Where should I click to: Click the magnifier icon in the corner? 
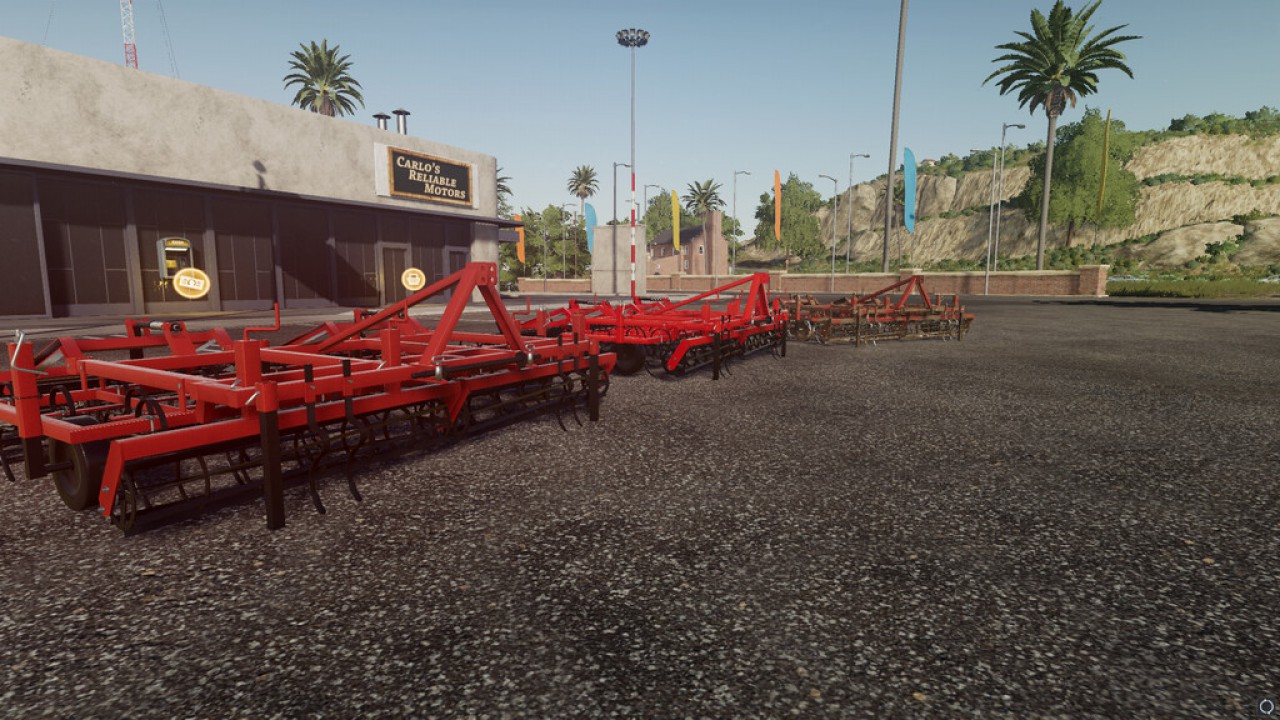[x=1267, y=708]
